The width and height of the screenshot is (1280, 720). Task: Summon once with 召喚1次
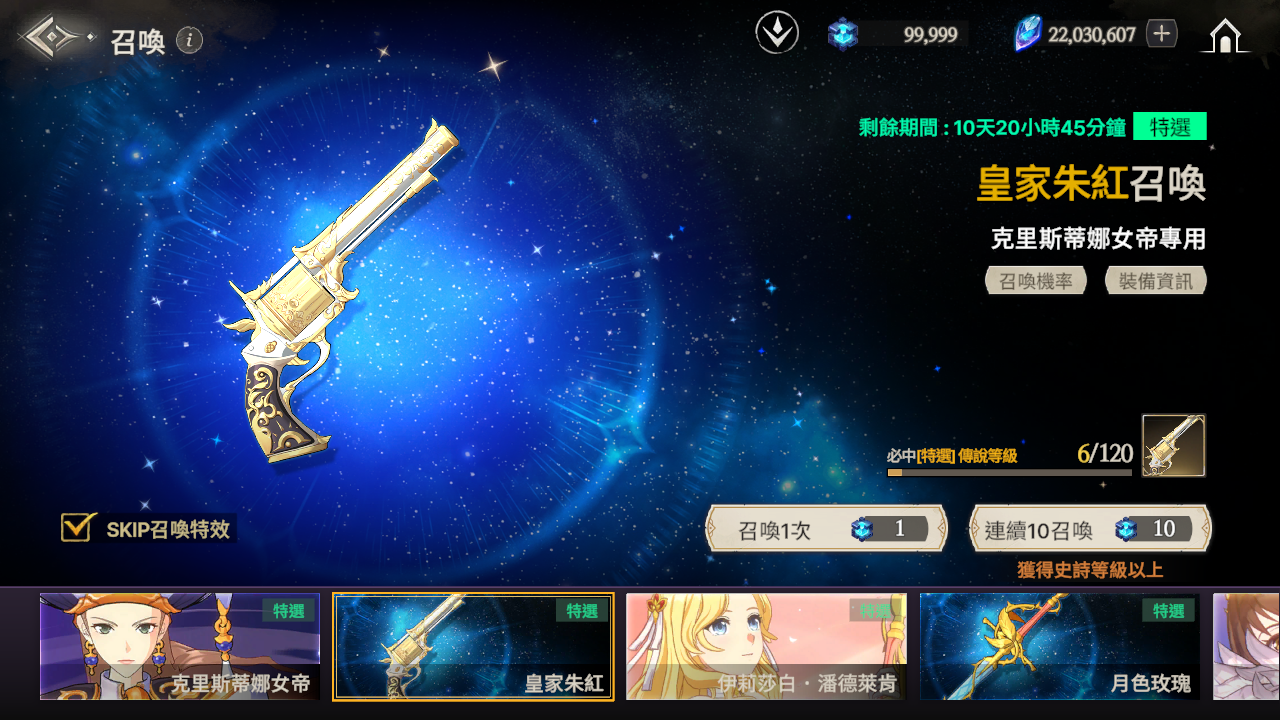826,529
